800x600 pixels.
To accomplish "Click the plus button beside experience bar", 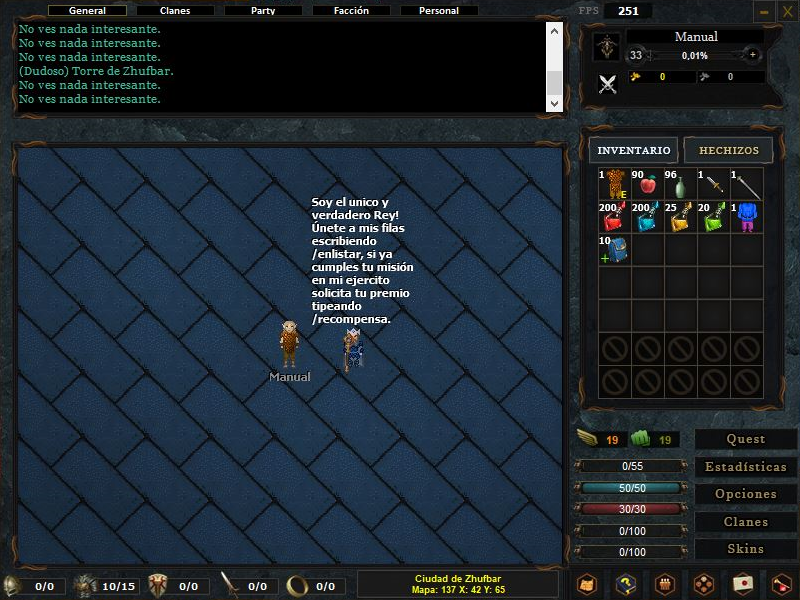I will click(x=752, y=55).
